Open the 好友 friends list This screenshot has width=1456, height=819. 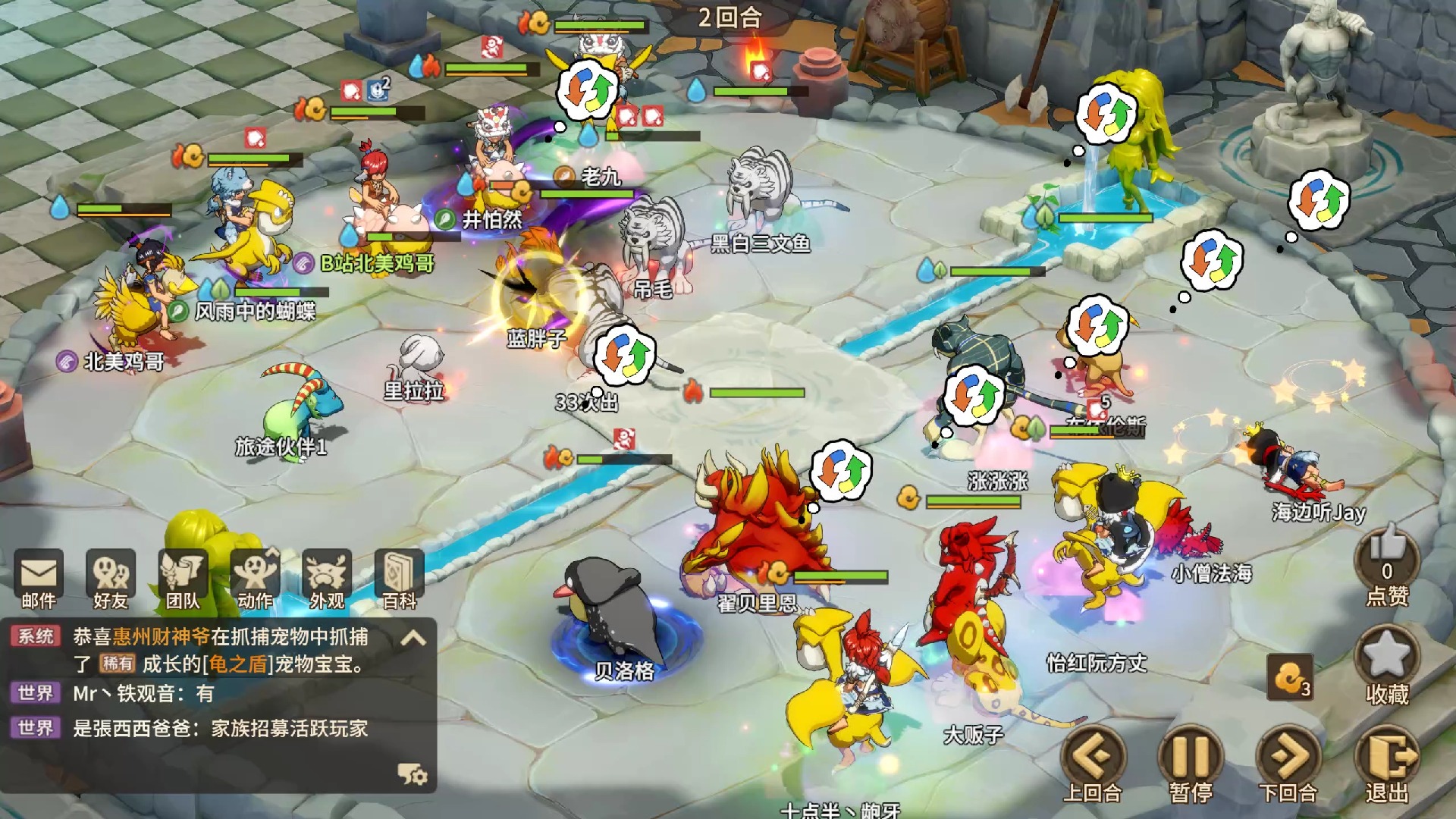tap(111, 578)
